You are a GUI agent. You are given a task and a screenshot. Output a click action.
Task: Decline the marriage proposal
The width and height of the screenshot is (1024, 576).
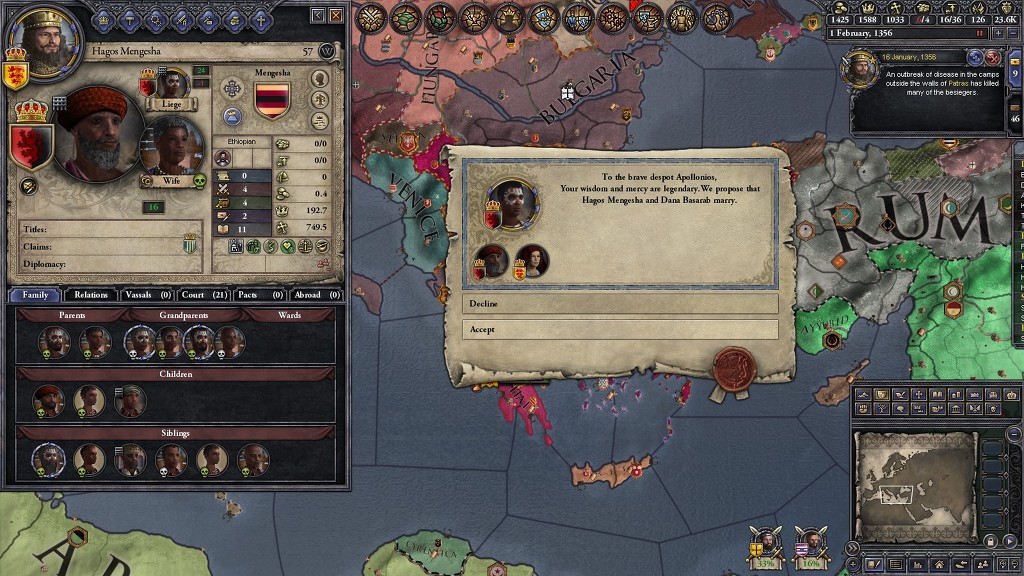[620, 304]
